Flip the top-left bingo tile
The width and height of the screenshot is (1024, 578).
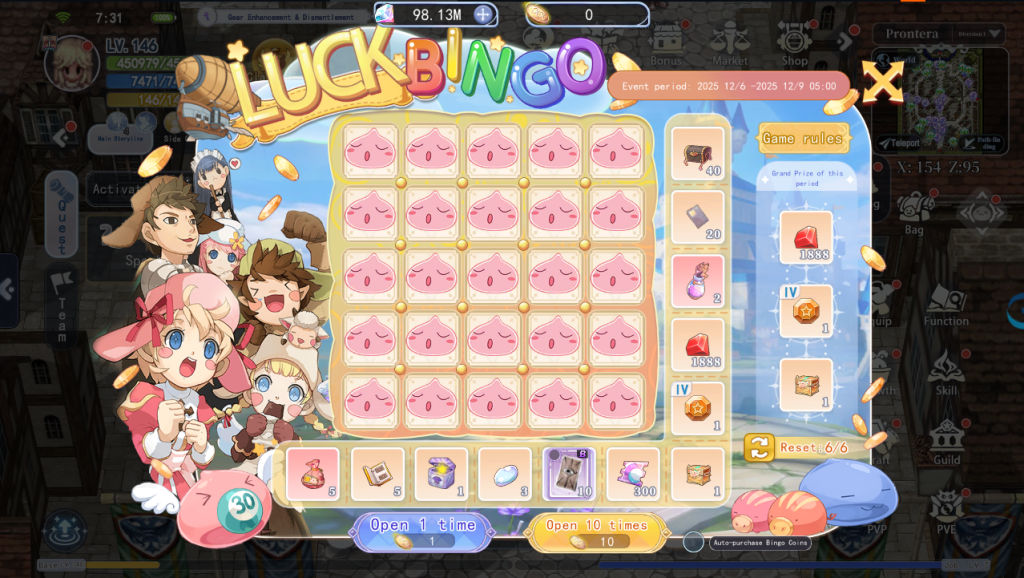click(x=371, y=150)
